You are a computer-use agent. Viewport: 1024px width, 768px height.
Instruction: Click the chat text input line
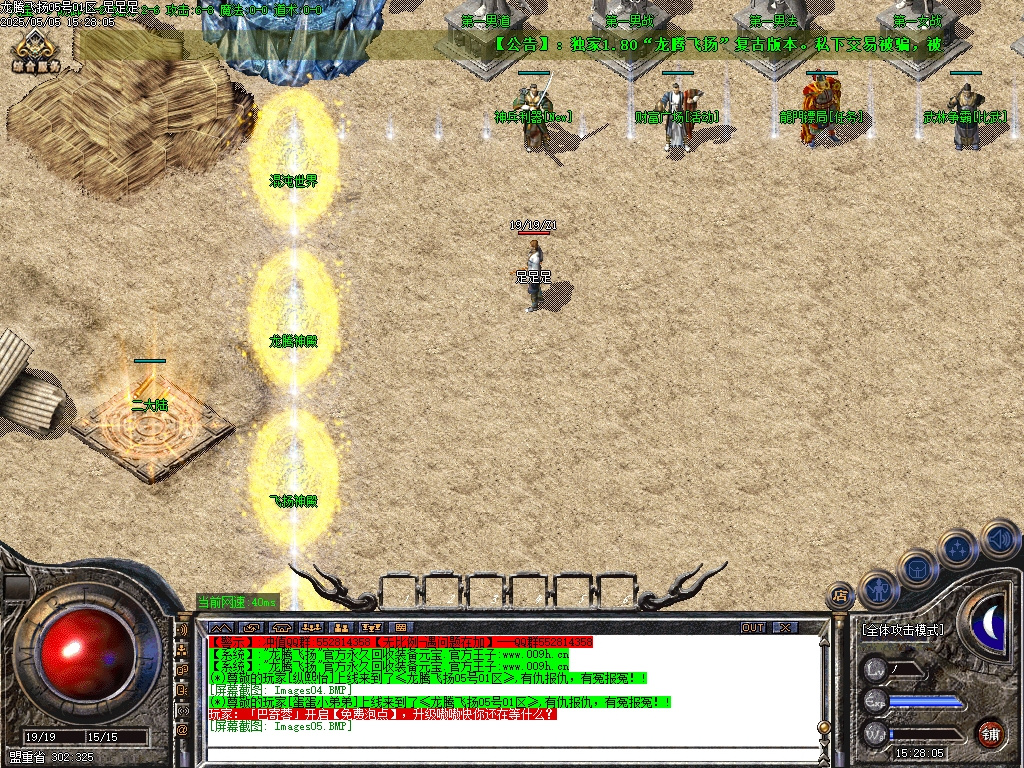500,753
